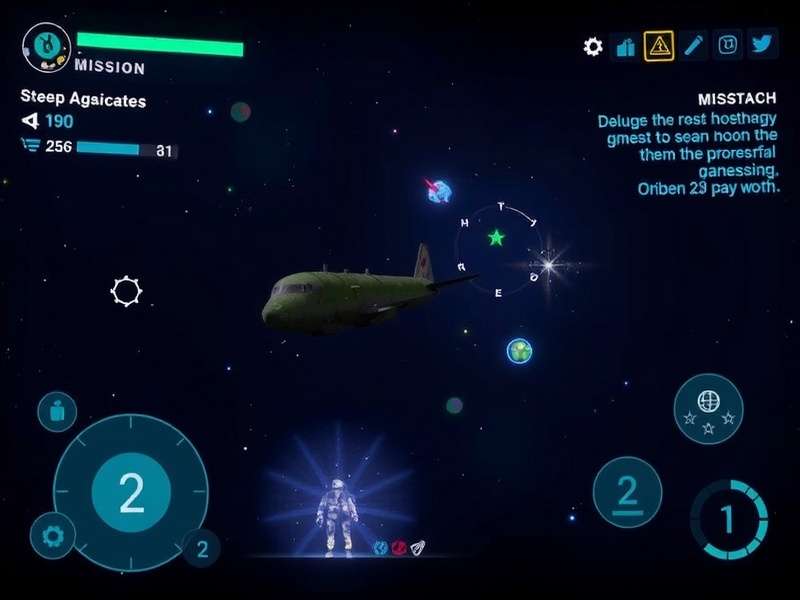Open the Twitter bird share icon

[x=762, y=45]
